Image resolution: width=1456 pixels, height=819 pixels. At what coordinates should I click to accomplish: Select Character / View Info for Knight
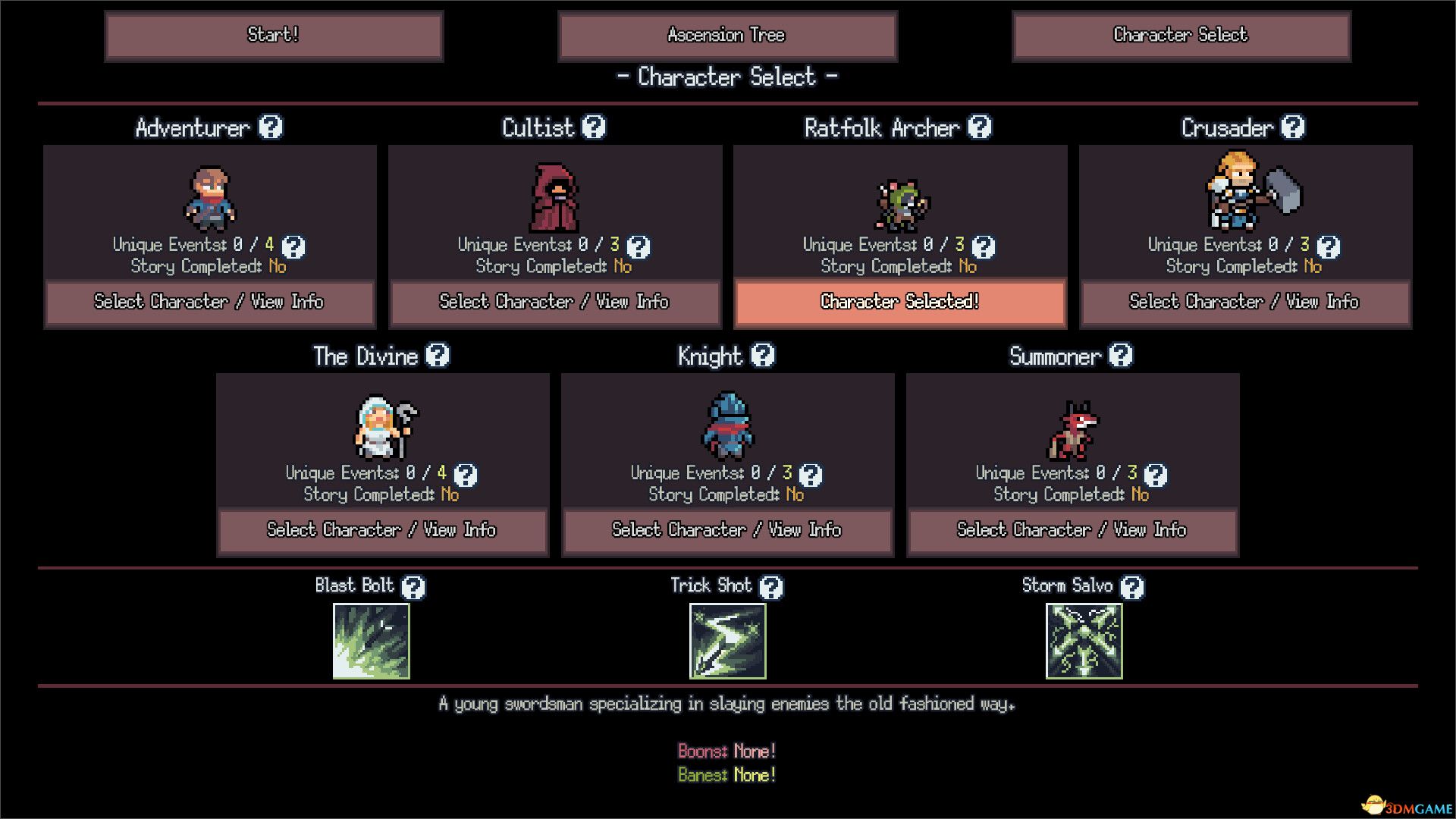726,530
